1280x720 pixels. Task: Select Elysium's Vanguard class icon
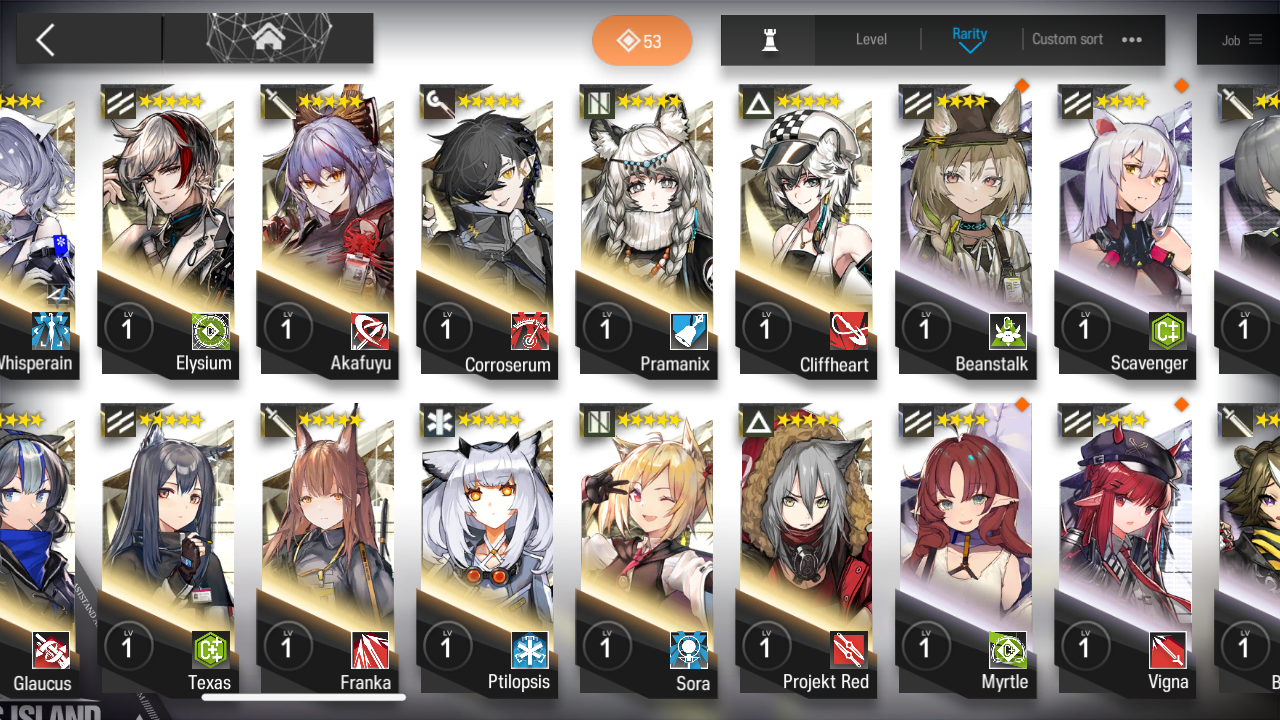119,101
